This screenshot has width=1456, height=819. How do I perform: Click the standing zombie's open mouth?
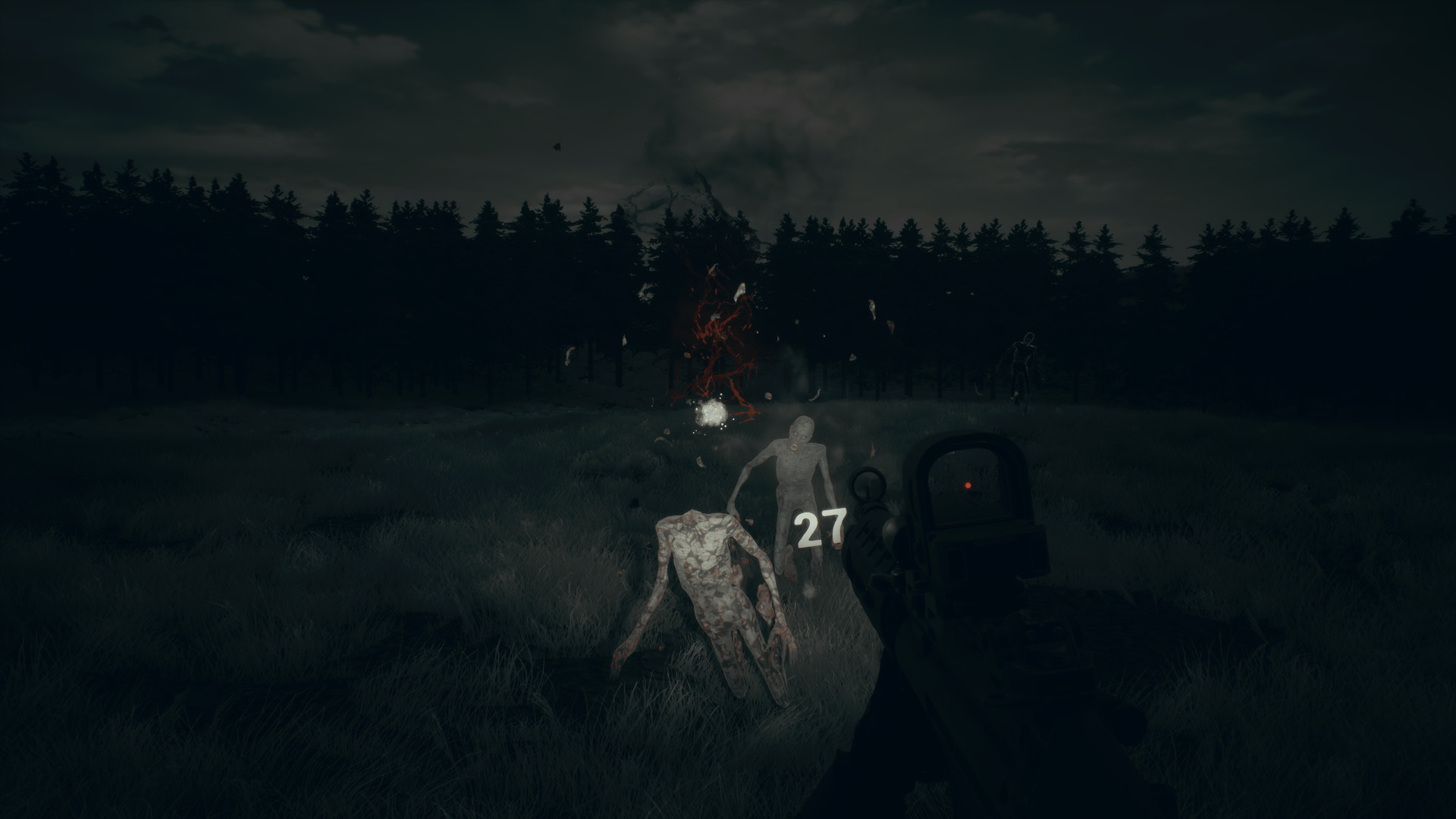point(794,446)
